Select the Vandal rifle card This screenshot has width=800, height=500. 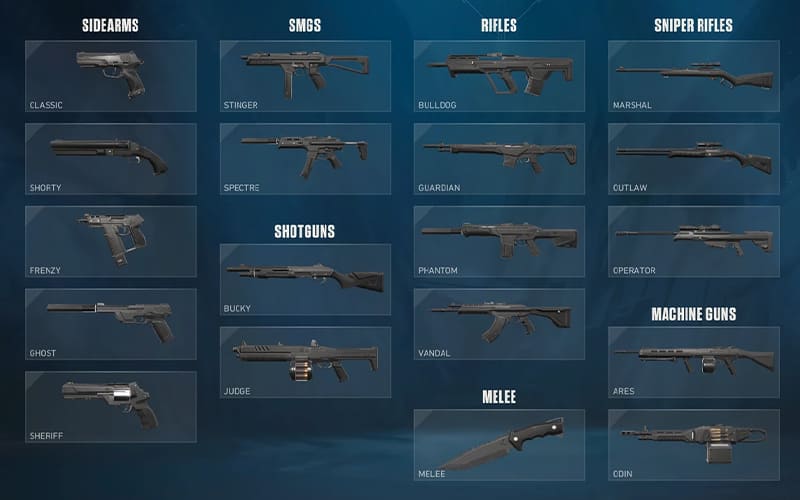click(x=499, y=325)
